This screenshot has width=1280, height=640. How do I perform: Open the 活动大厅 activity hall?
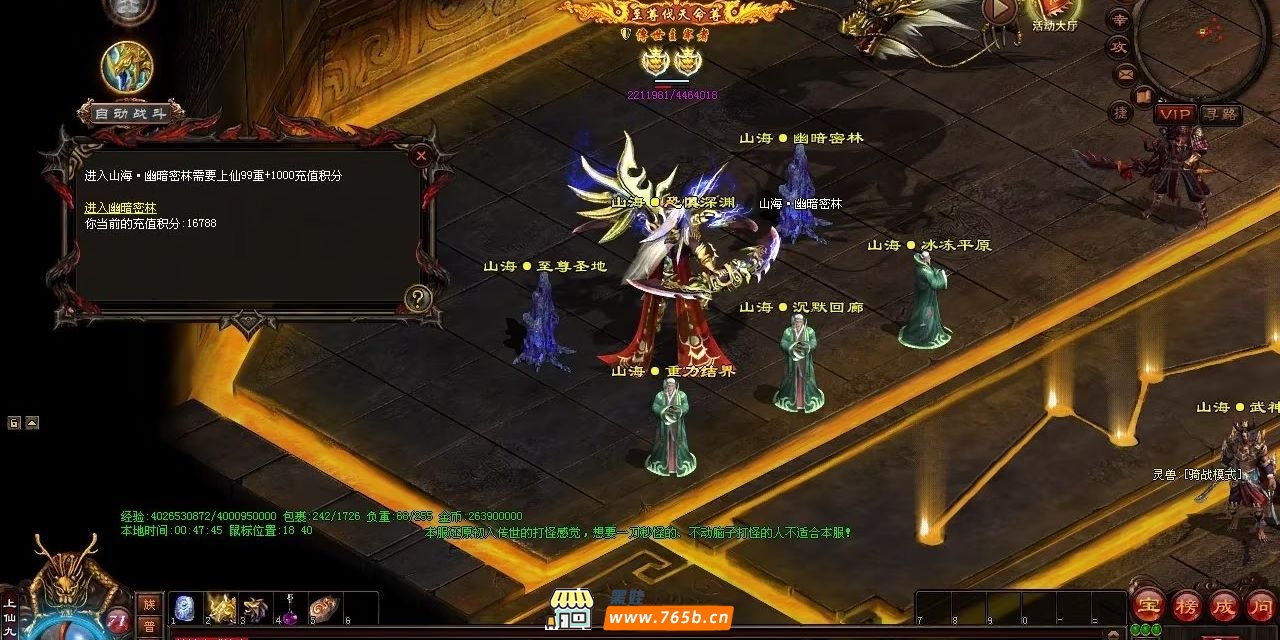pyautogui.click(x=1054, y=14)
